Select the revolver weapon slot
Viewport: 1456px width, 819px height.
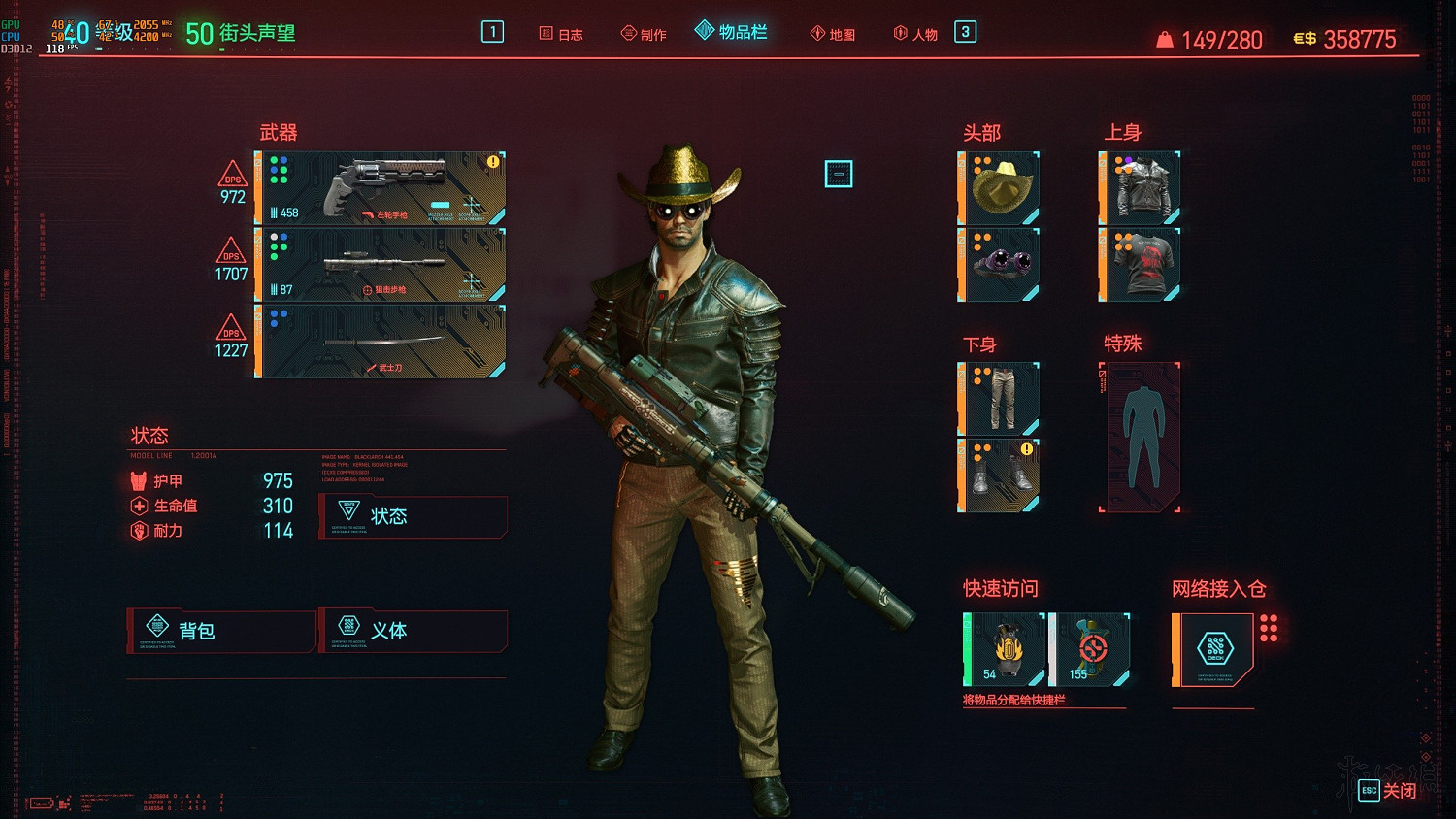tap(381, 188)
